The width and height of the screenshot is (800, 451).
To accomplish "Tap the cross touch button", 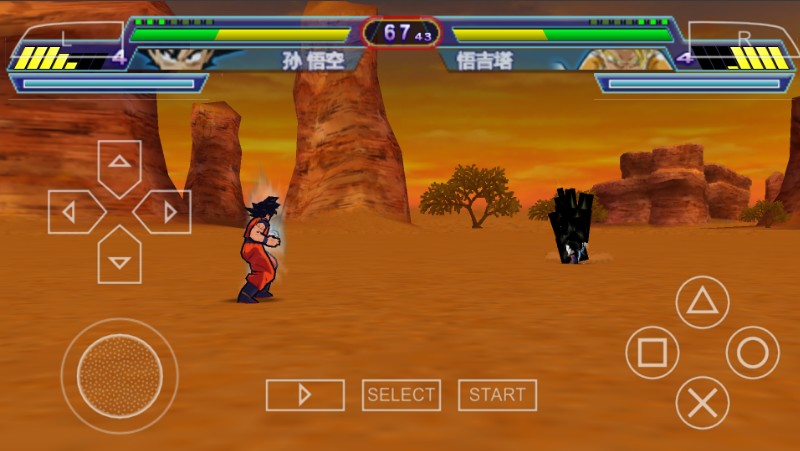I will (x=702, y=403).
